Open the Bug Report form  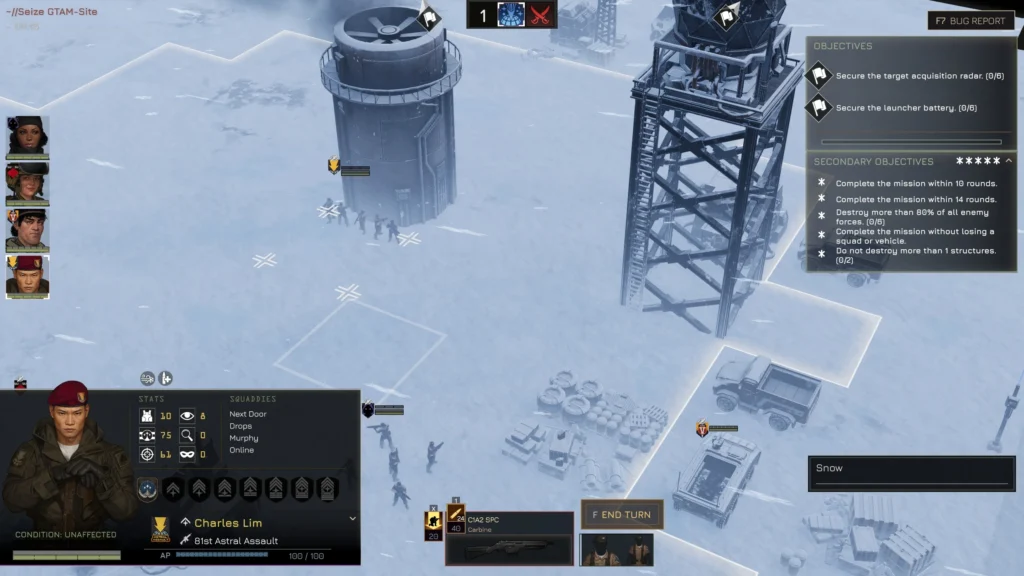(x=970, y=20)
